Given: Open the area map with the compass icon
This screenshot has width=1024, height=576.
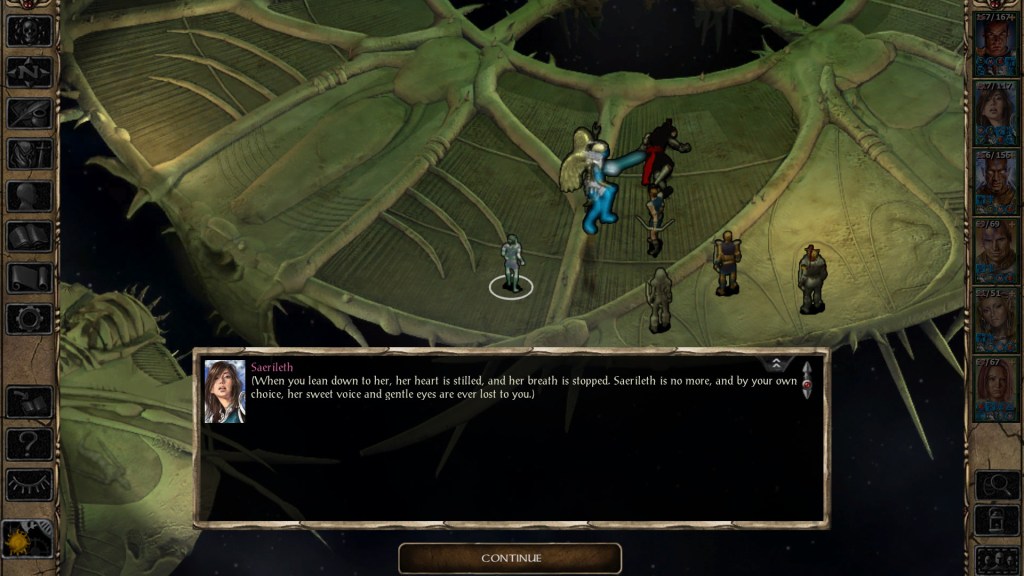Looking at the screenshot, I should 29,71.
